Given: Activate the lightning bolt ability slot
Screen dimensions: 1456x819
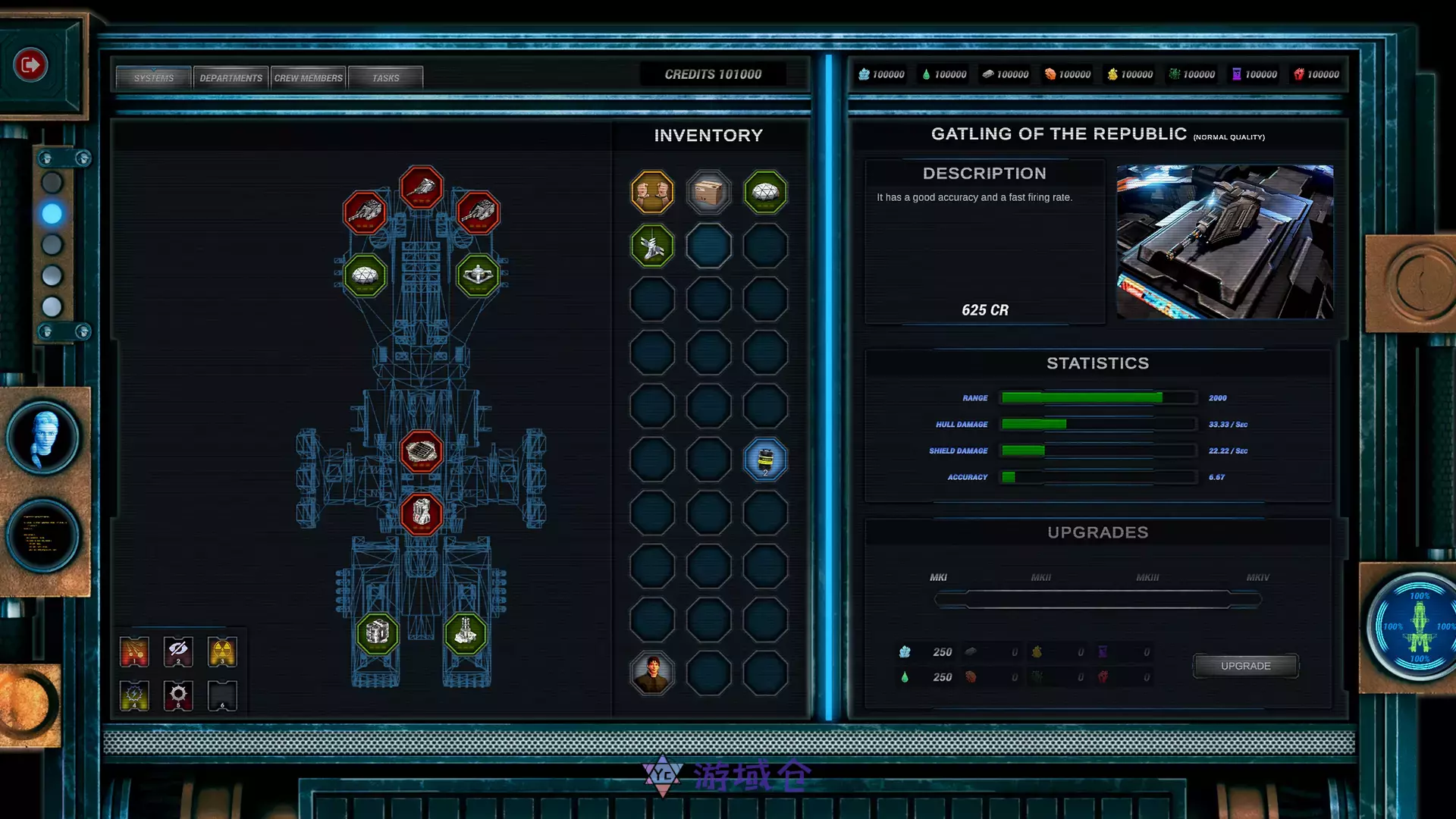Looking at the screenshot, I should tap(134, 695).
